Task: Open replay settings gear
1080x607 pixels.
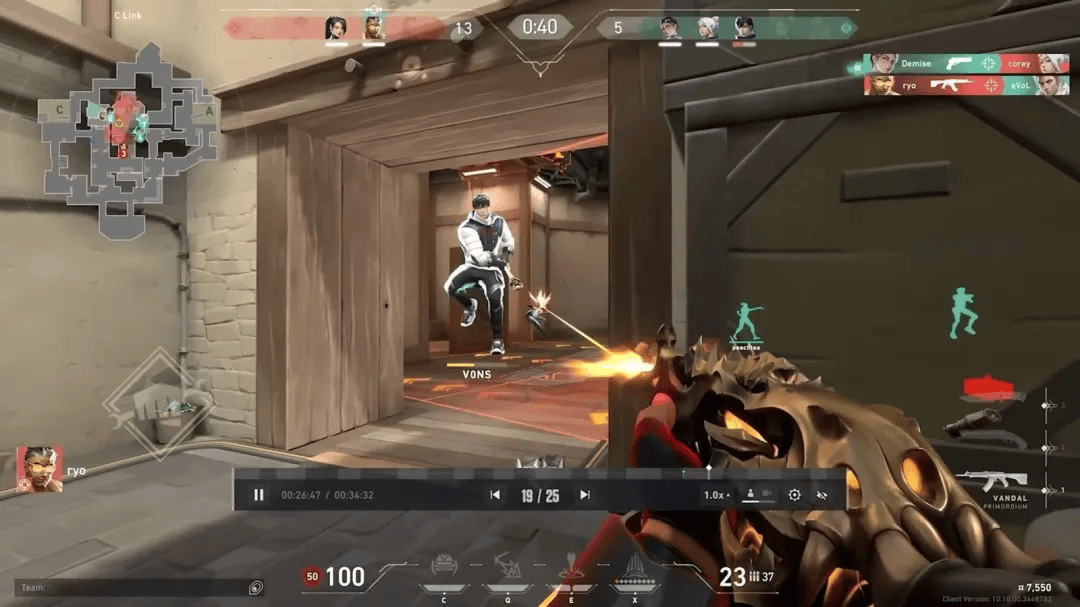Action: (x=795, y=495)
